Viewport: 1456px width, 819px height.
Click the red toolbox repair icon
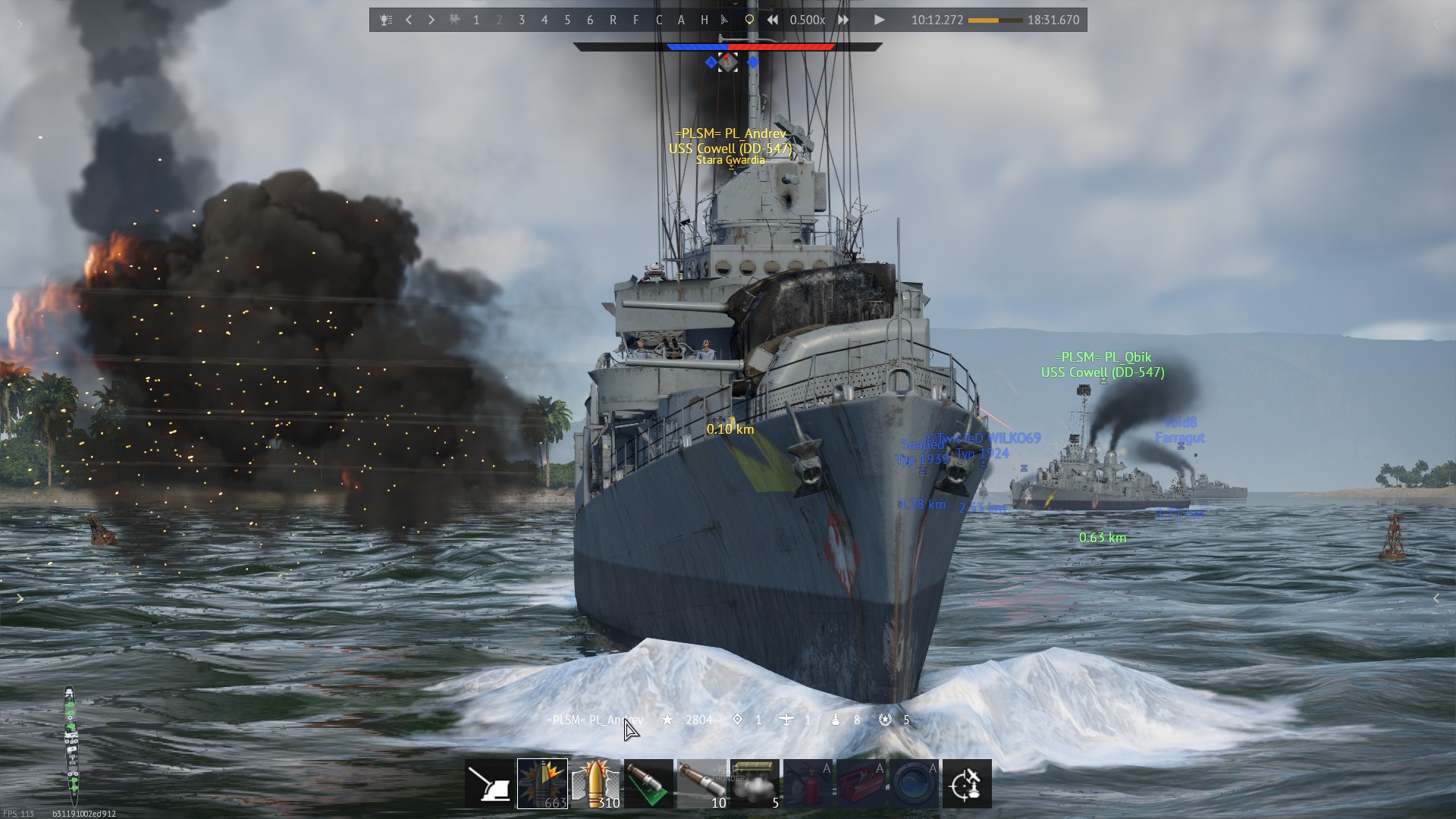coord(861,784)
